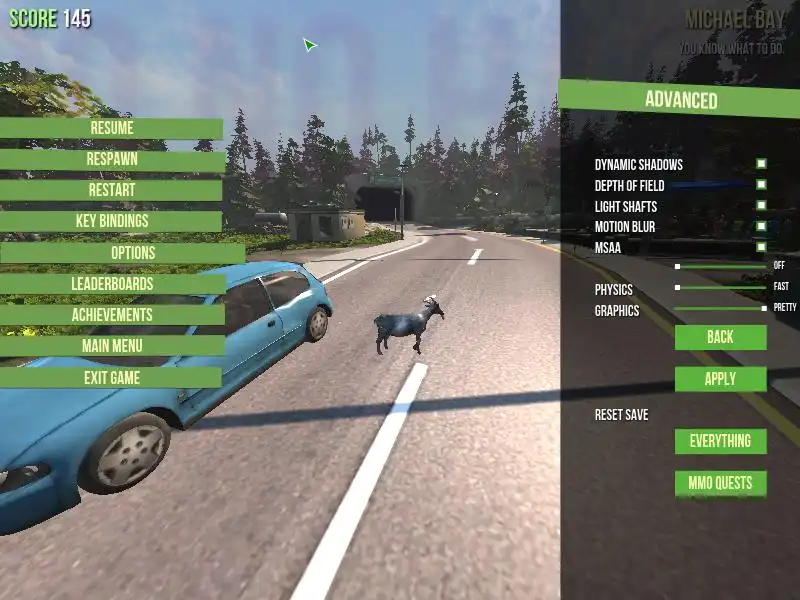
Task: Toggle the Light Shafts checkbox
Action: pos(761,206)
